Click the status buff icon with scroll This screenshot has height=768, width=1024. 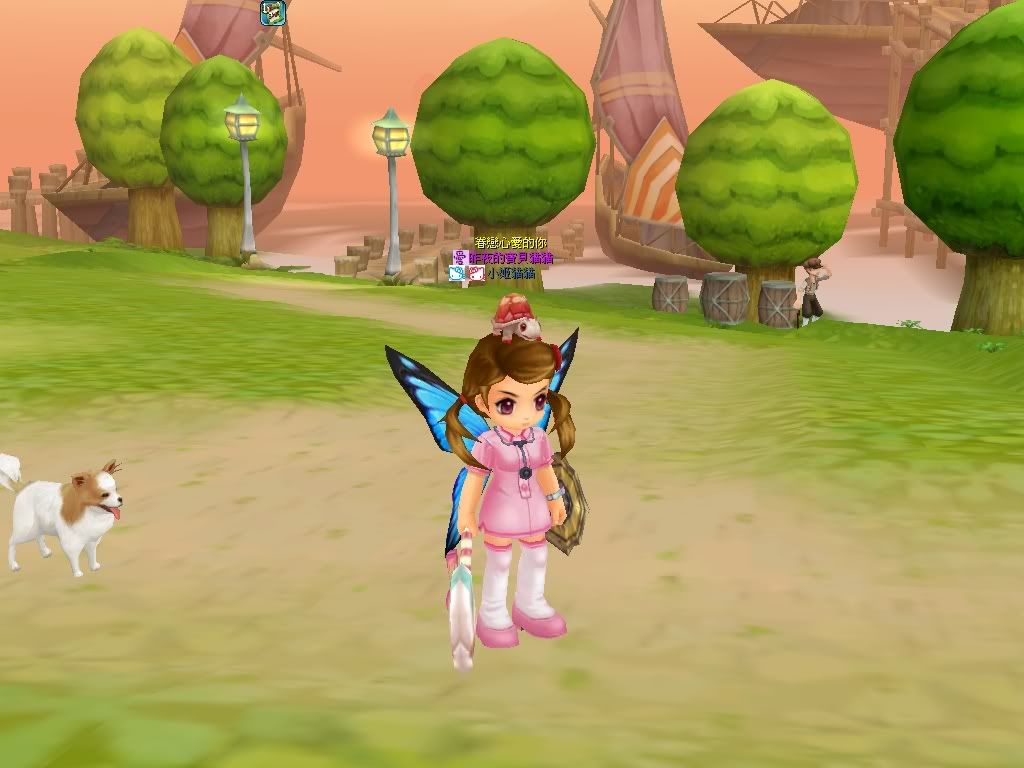(x=273, y=13)
